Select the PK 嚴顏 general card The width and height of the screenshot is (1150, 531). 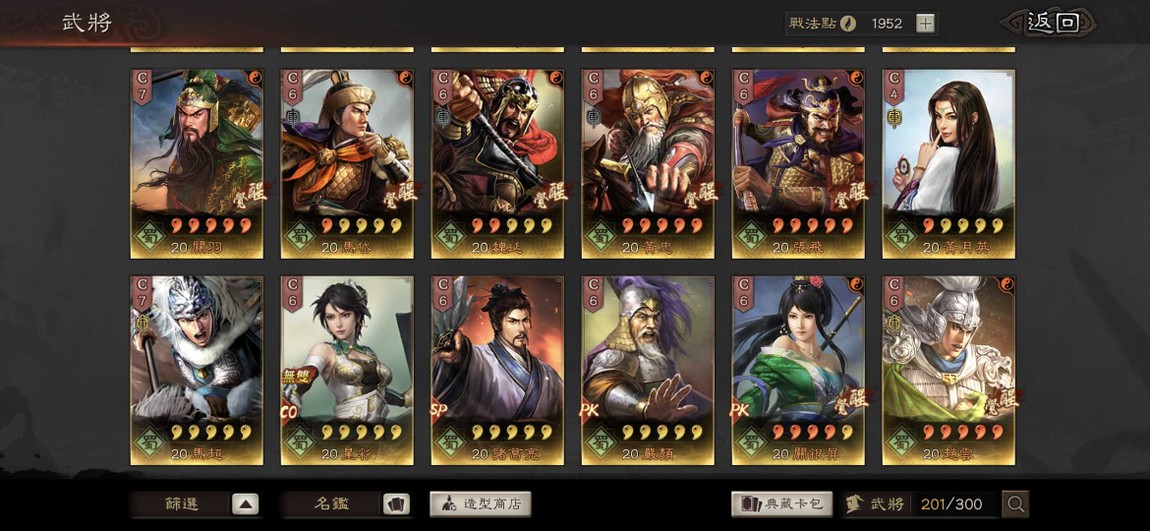point(648,370)
